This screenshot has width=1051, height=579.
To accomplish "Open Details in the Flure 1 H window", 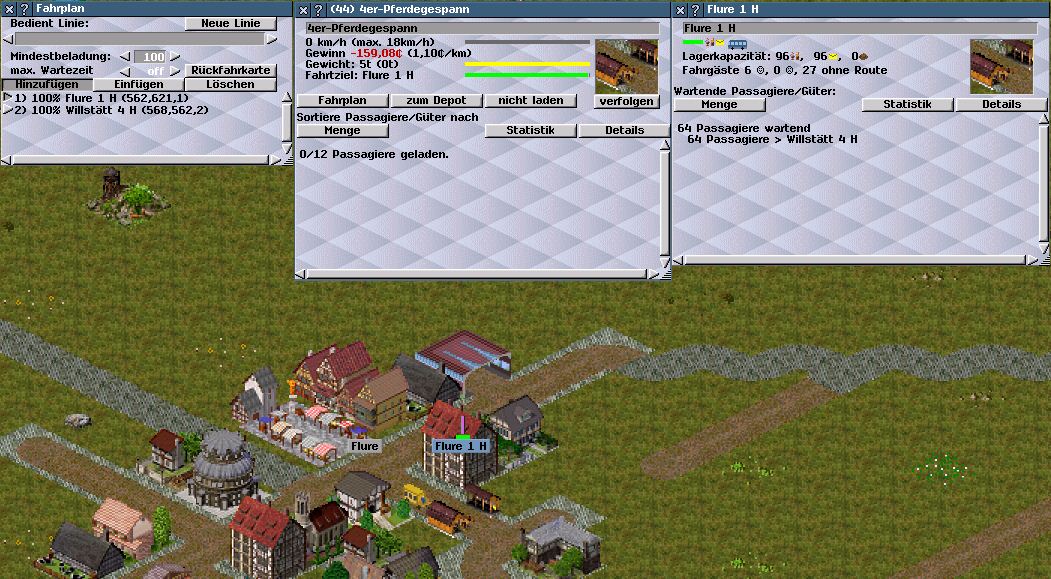I will 1001,104.
